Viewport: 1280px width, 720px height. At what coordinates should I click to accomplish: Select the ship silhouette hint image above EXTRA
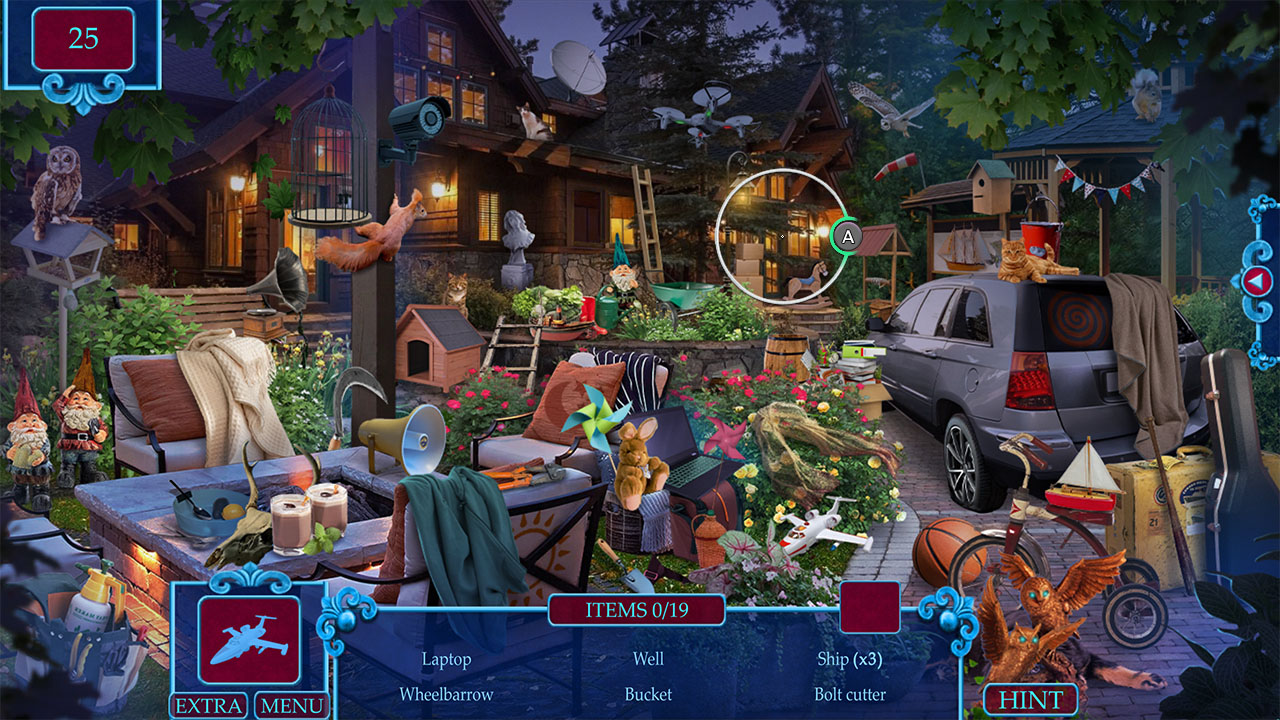tap(251, 638)
